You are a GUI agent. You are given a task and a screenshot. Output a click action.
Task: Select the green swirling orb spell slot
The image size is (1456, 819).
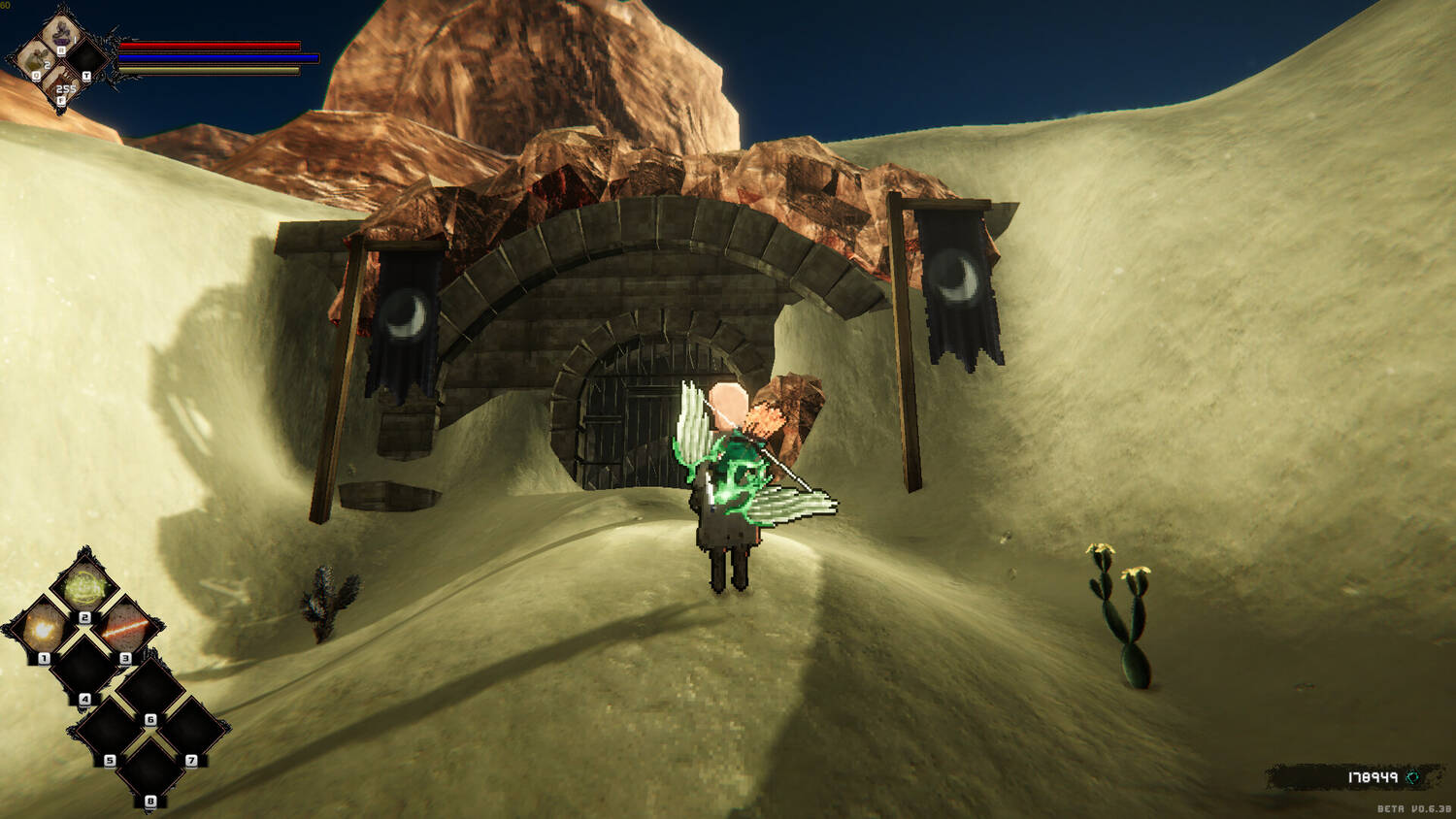[83, 587]
